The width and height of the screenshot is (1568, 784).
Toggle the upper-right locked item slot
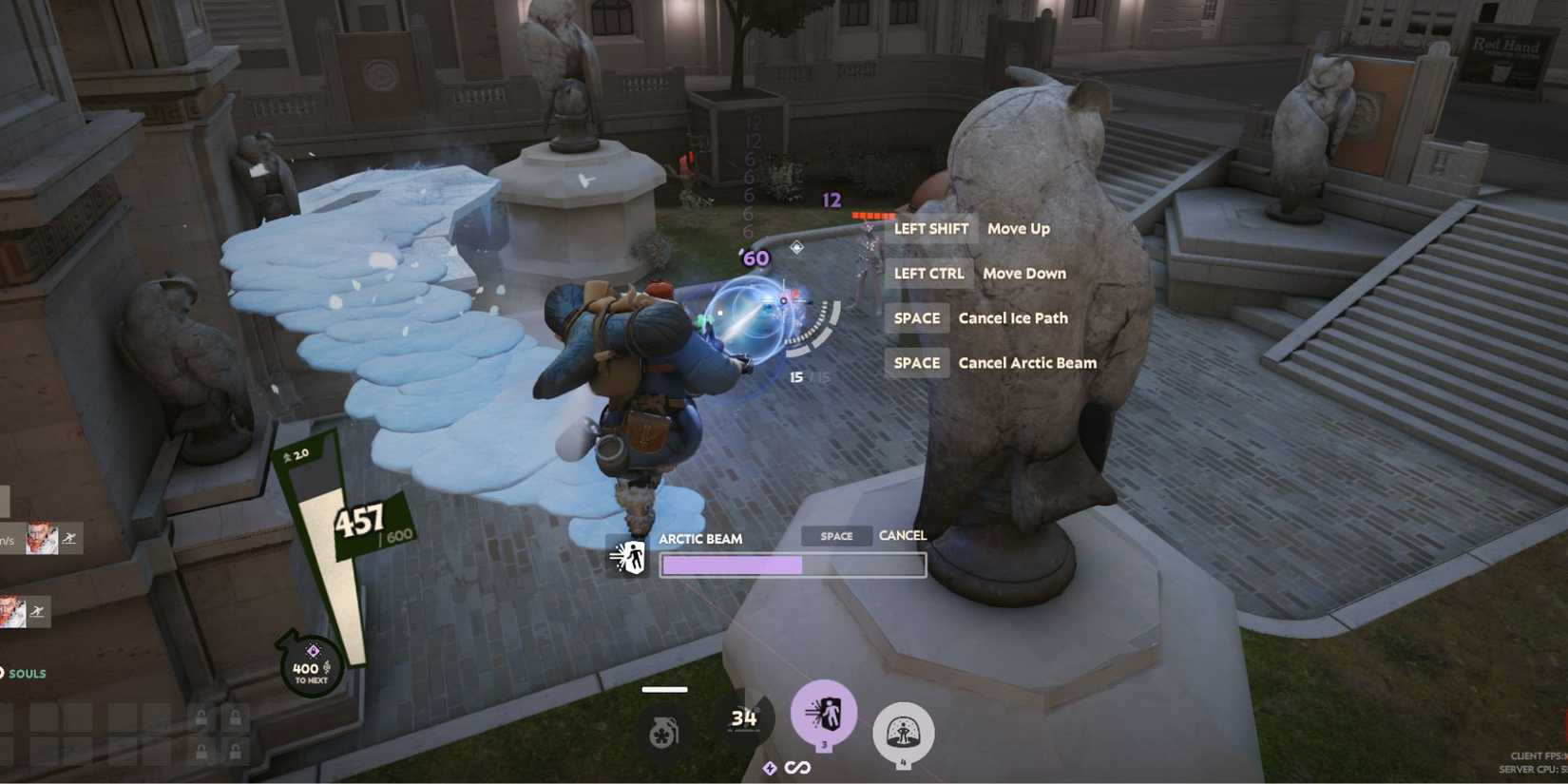click(236, 718)
